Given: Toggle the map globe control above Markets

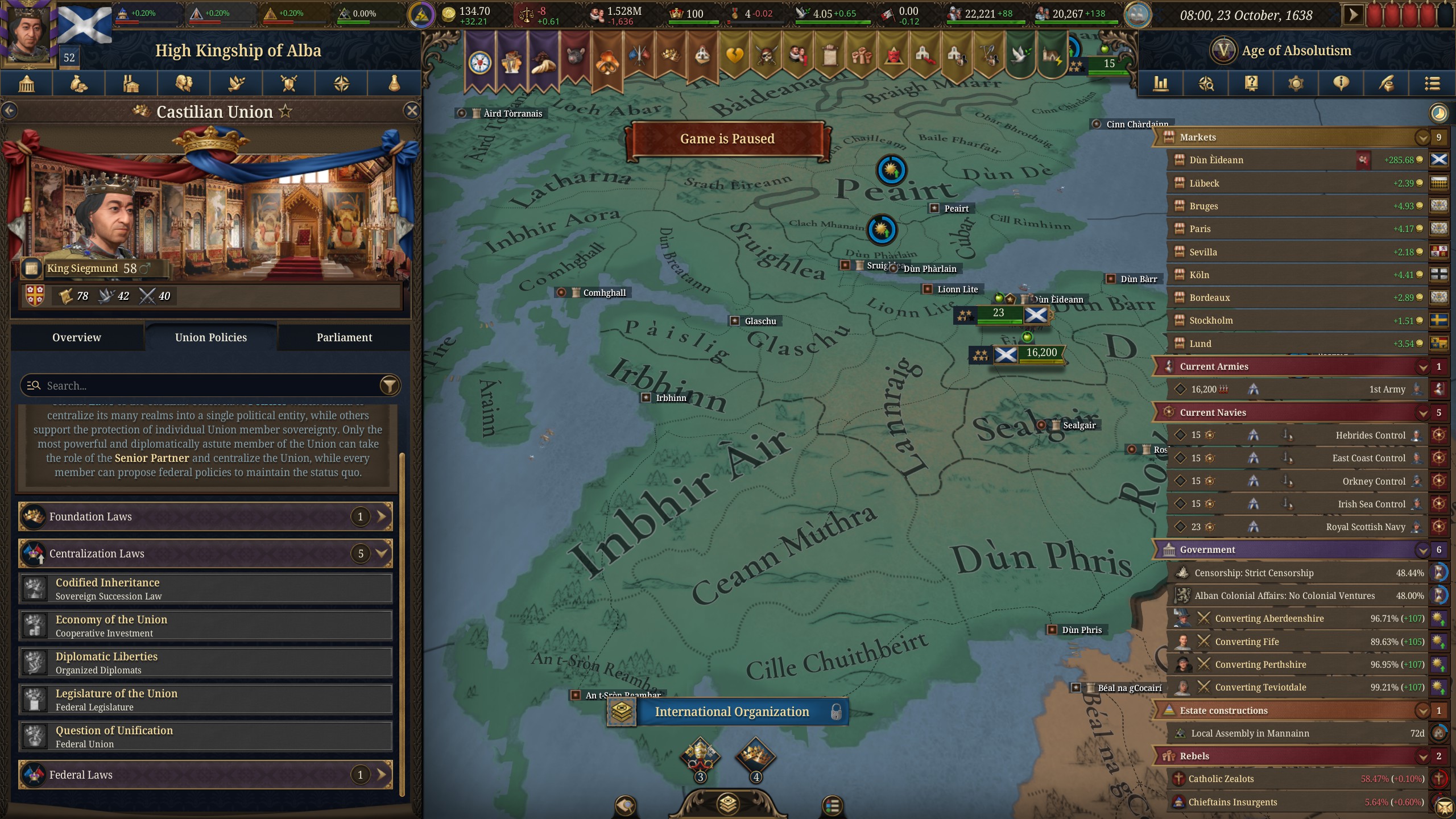Looking at the screenshot, I should click(x=1438, y=113).
